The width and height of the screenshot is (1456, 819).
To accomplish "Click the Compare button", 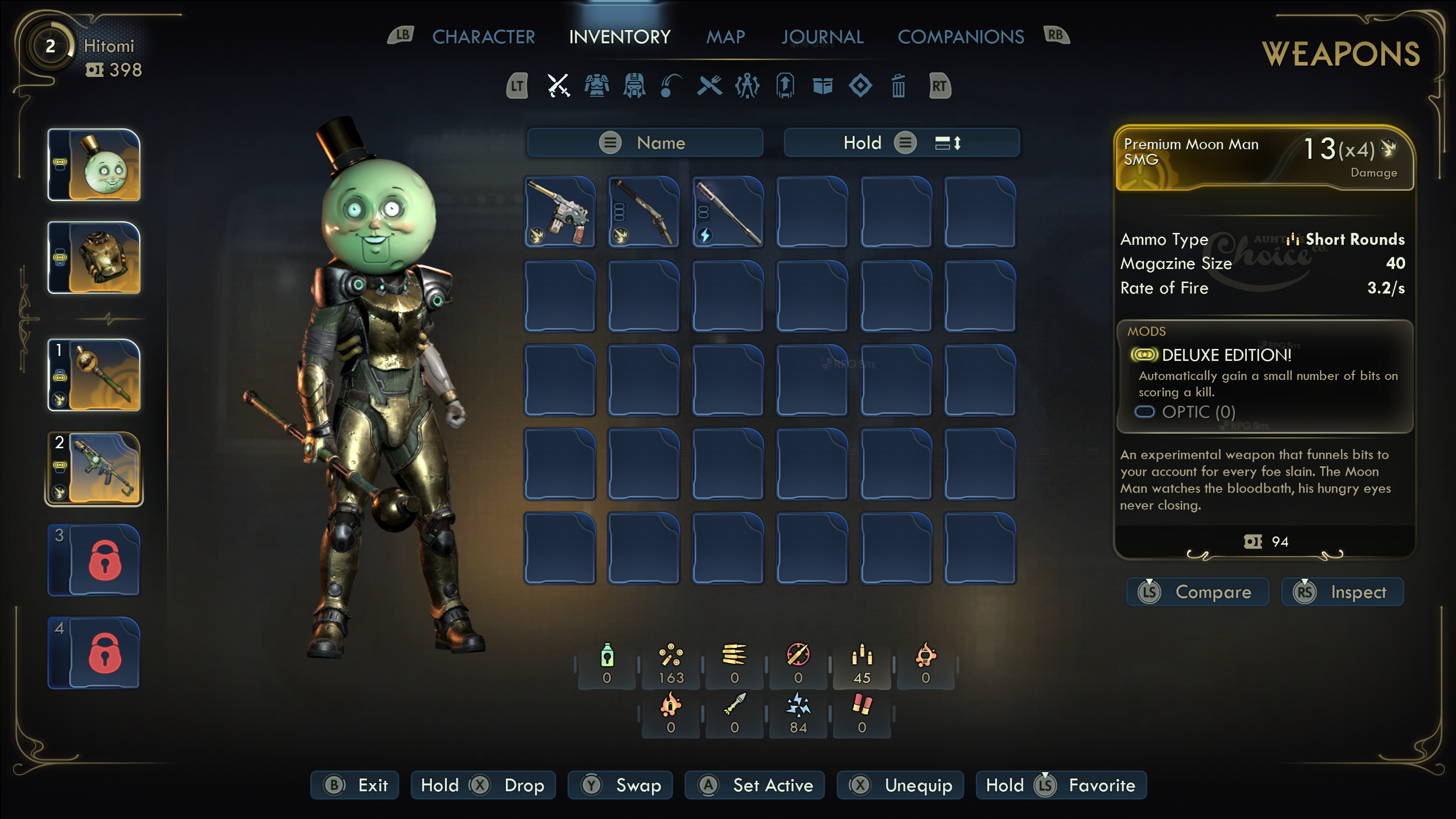I will (1197, 592).
